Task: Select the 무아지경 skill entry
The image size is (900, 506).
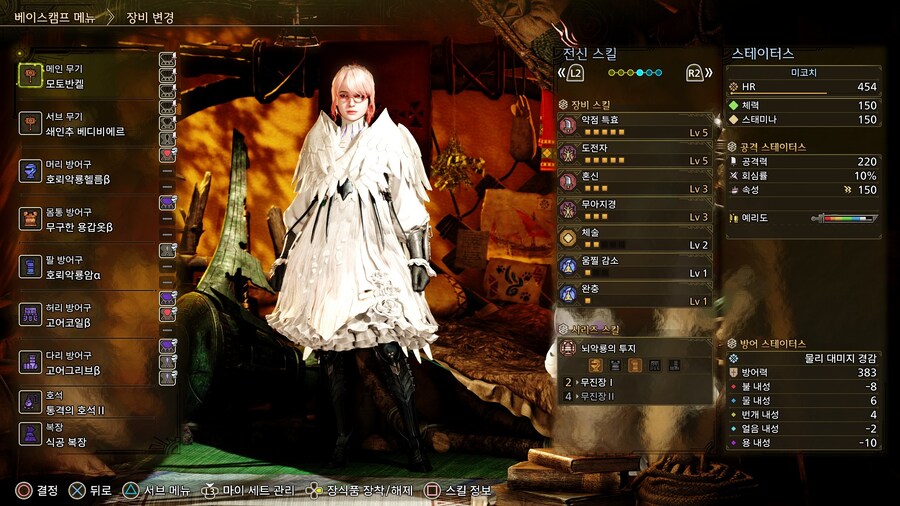Action: click(x=635, y=209)
